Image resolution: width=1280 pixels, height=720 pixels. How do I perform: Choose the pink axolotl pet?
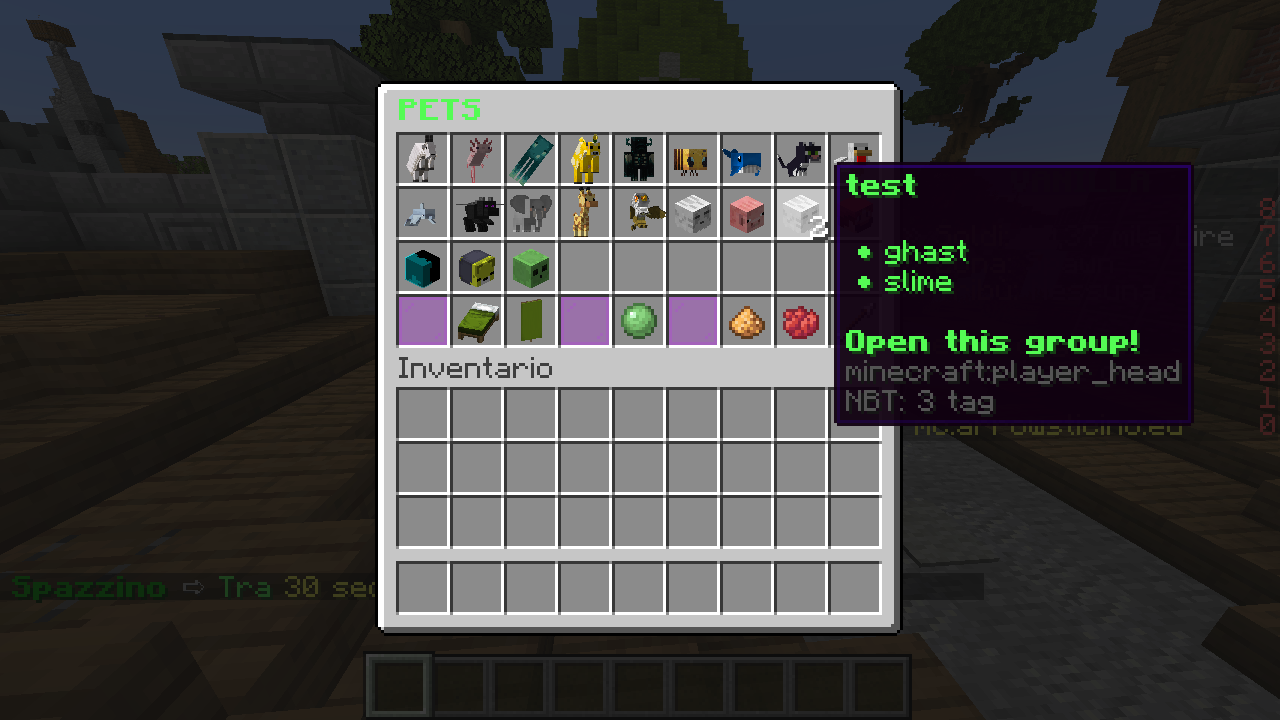coord(476,159)
